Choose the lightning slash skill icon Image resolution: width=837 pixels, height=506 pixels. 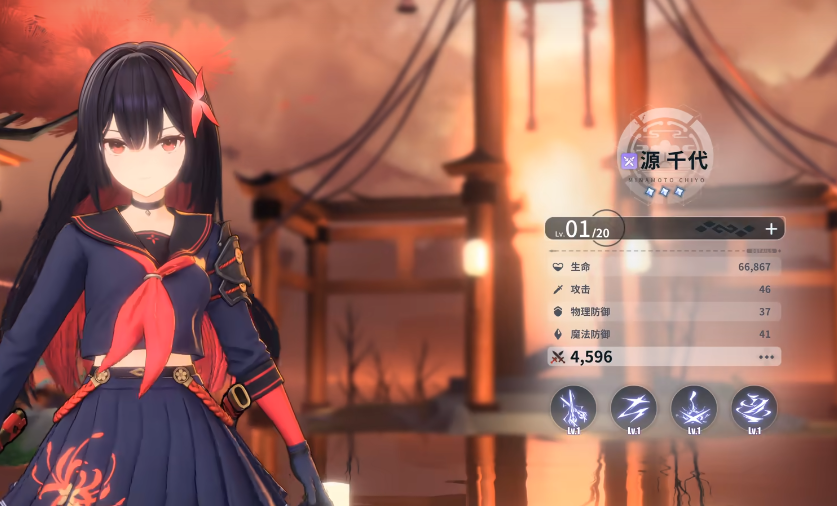click(x=634, y=407)
